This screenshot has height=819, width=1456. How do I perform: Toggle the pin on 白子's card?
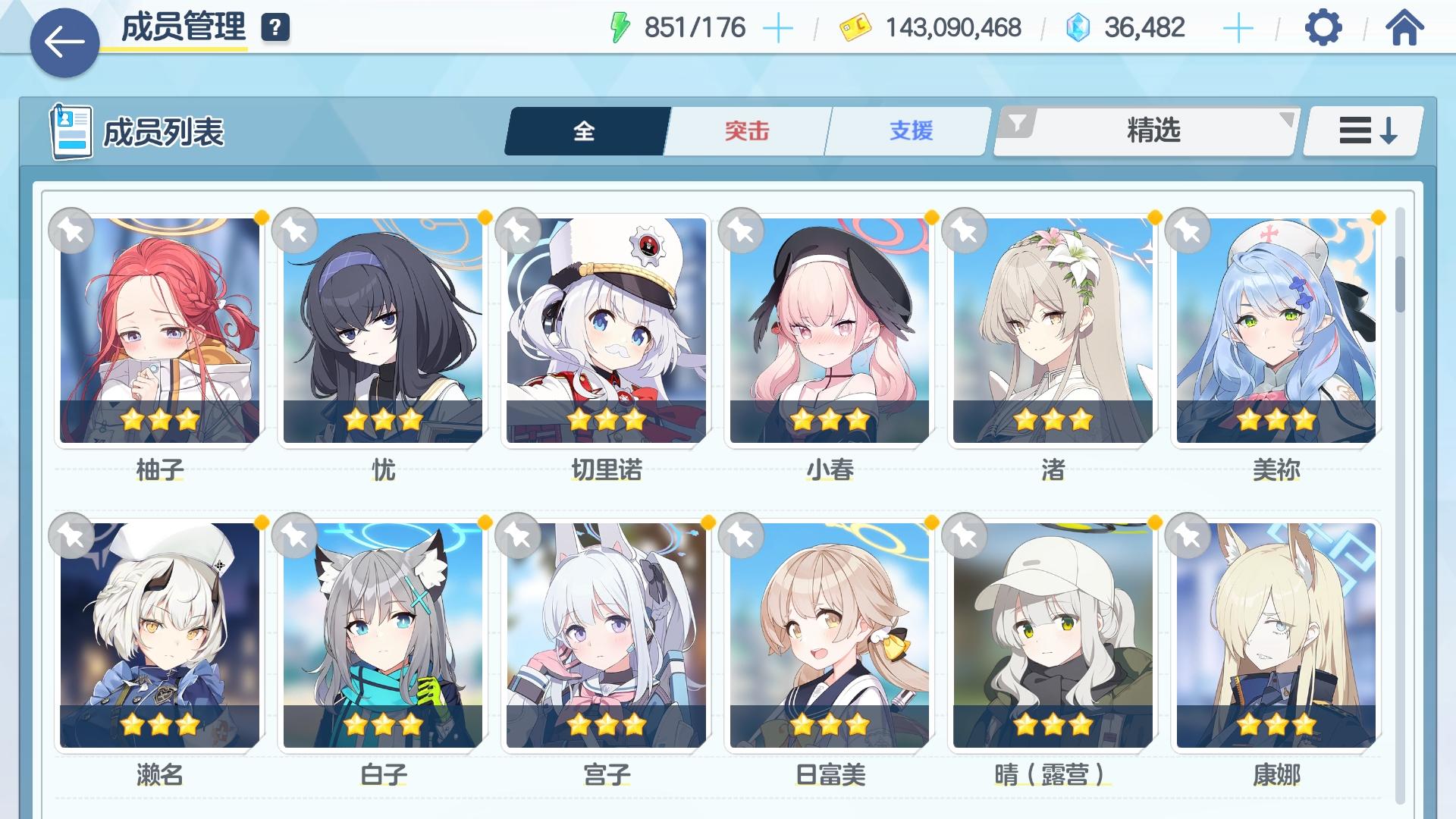click(293, 535)
